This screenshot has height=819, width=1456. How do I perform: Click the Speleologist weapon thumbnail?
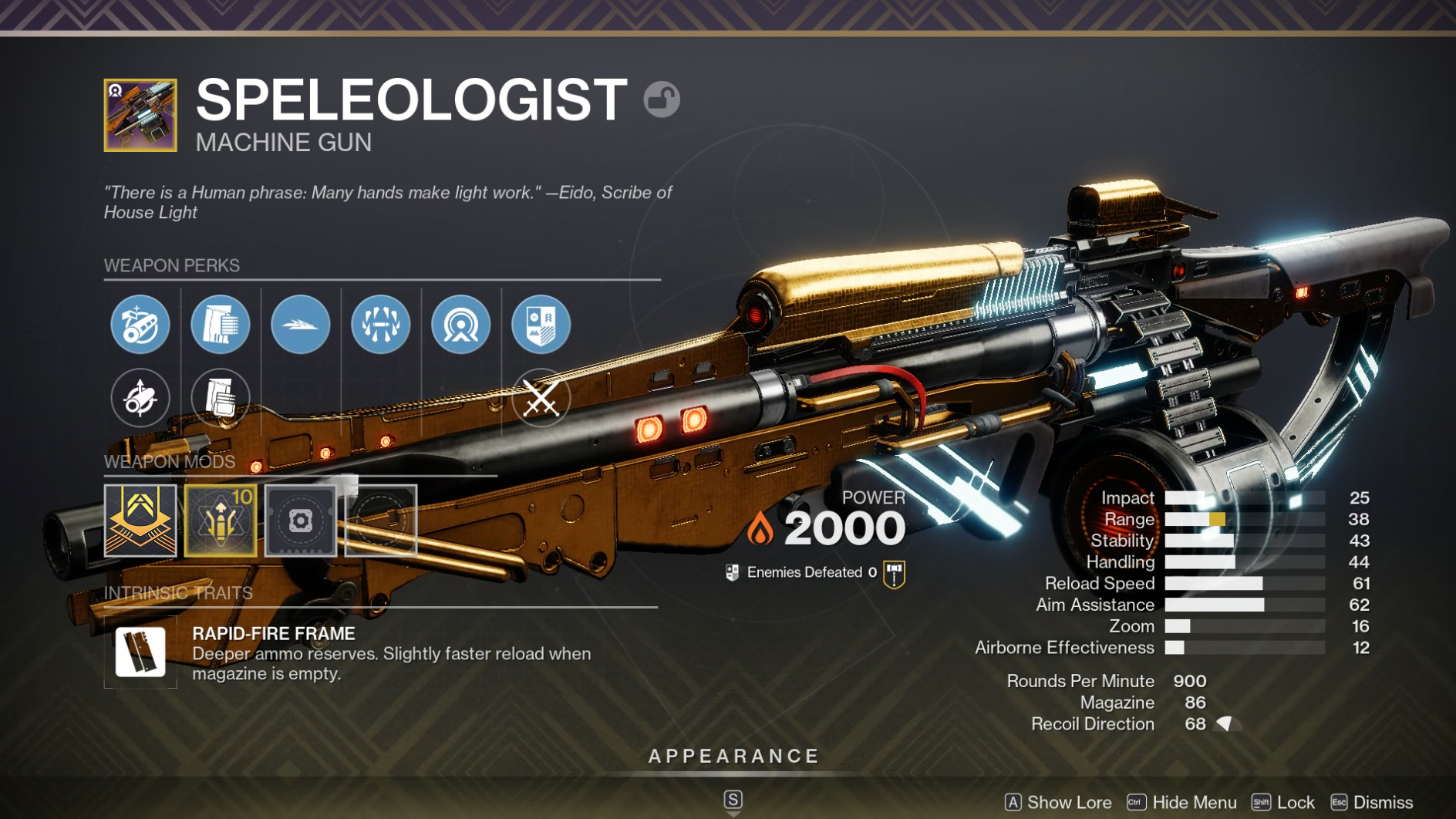click(140, 115)
